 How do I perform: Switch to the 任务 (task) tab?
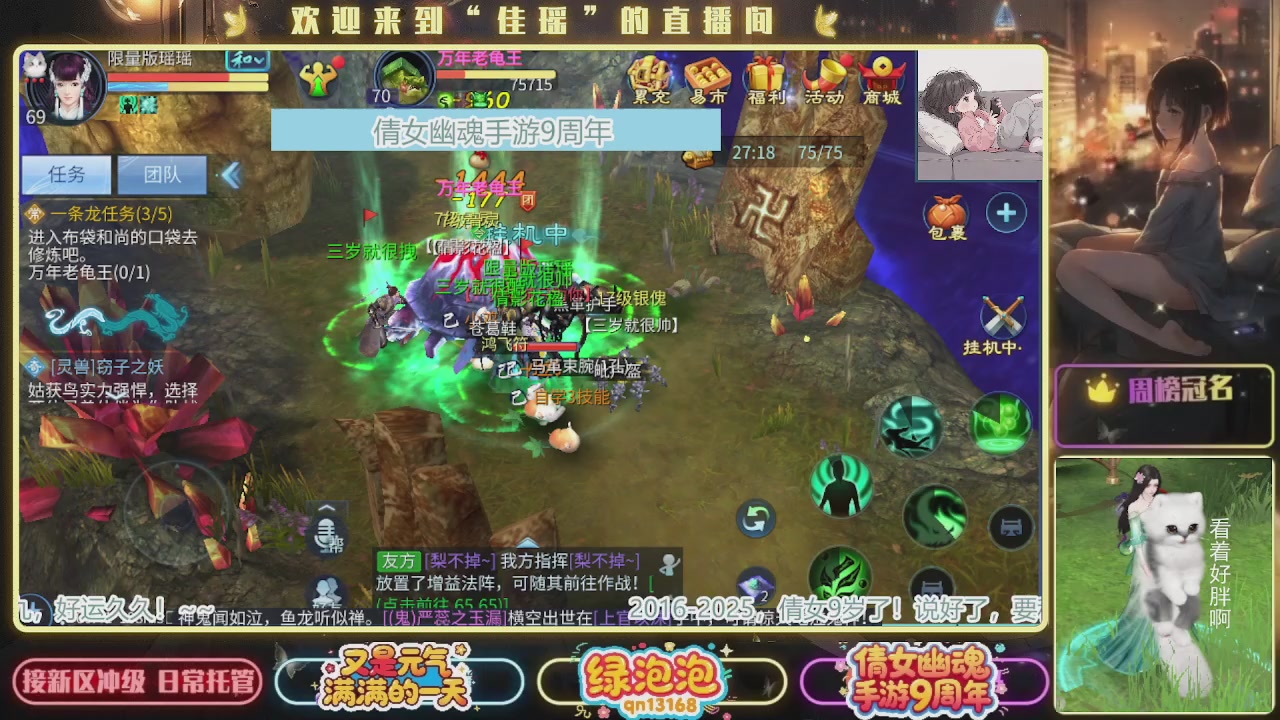coord(66,174)
